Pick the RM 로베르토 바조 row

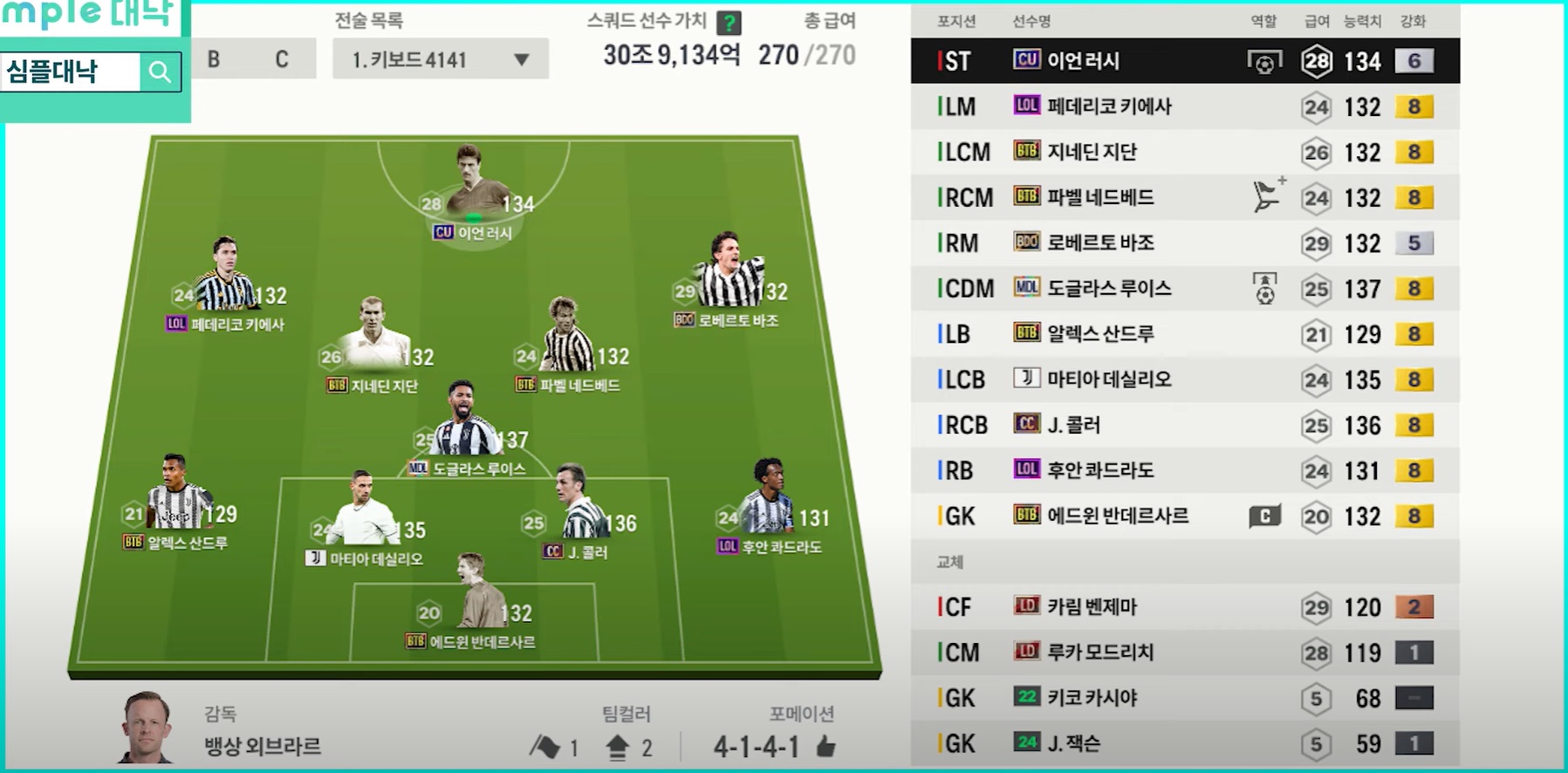(x=1184, y=243)
